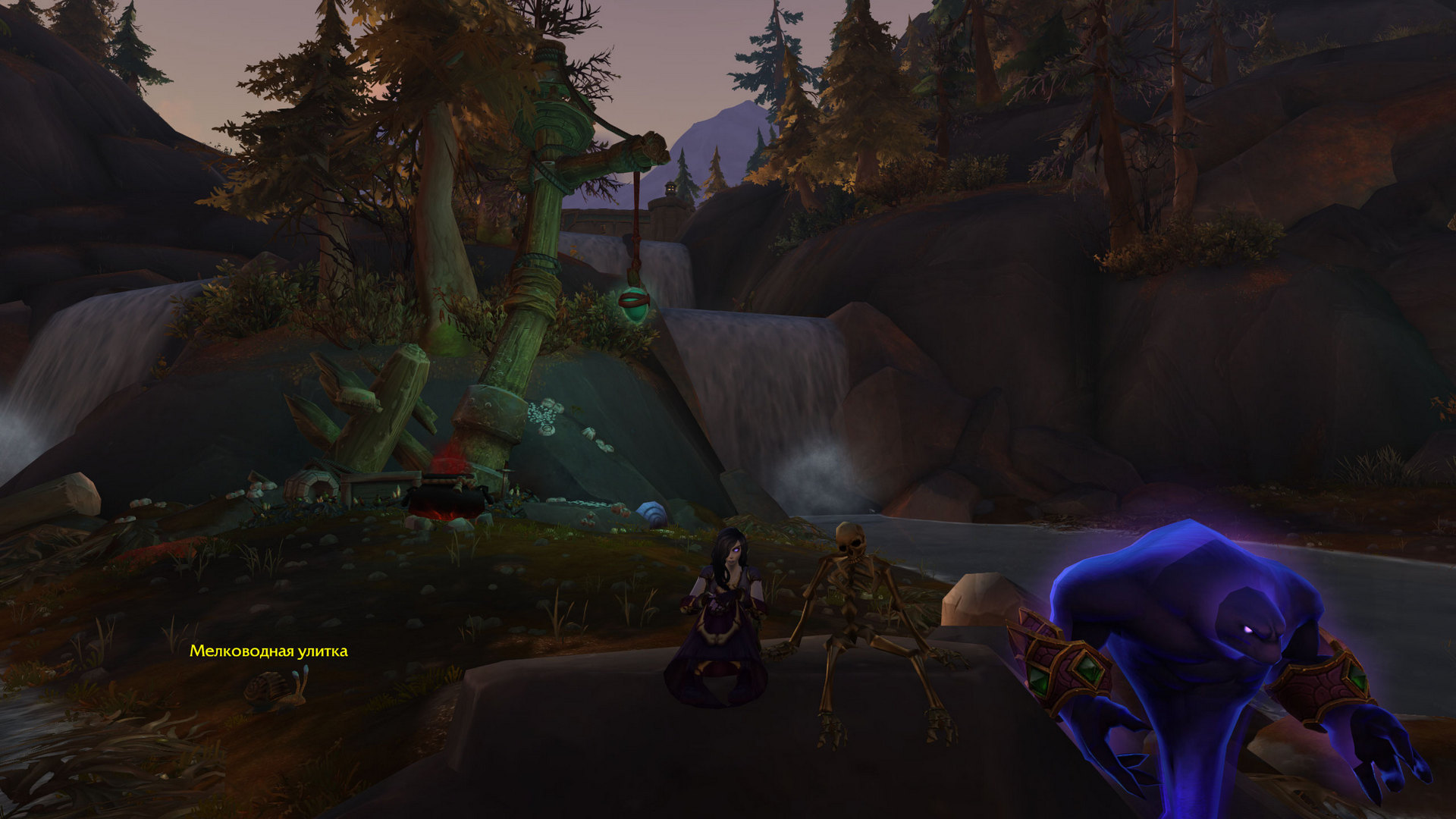Image resolution: width=1456 pixels, height=819 pixels.
Task: Select the Мелководная улитка name label
Action: (x=268, y=651)
